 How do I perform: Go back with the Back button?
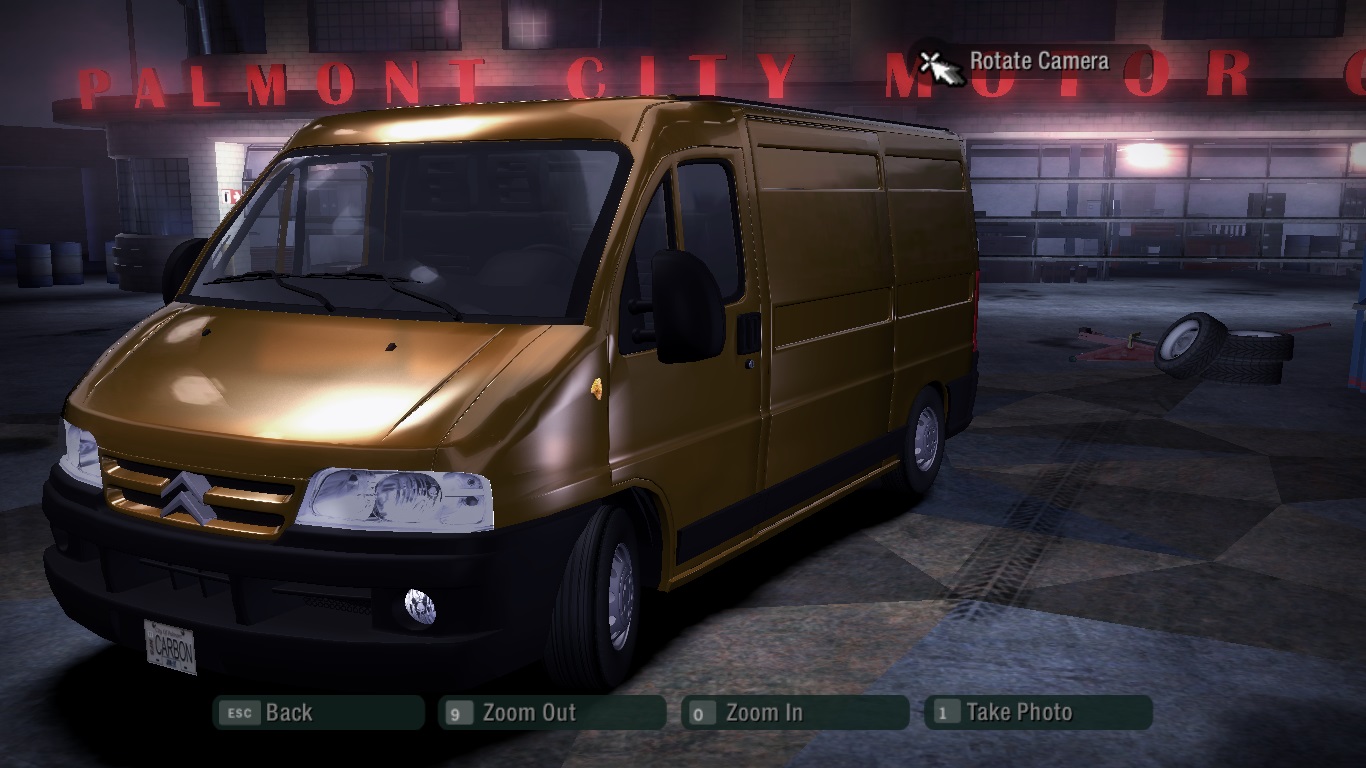(317, 713)
